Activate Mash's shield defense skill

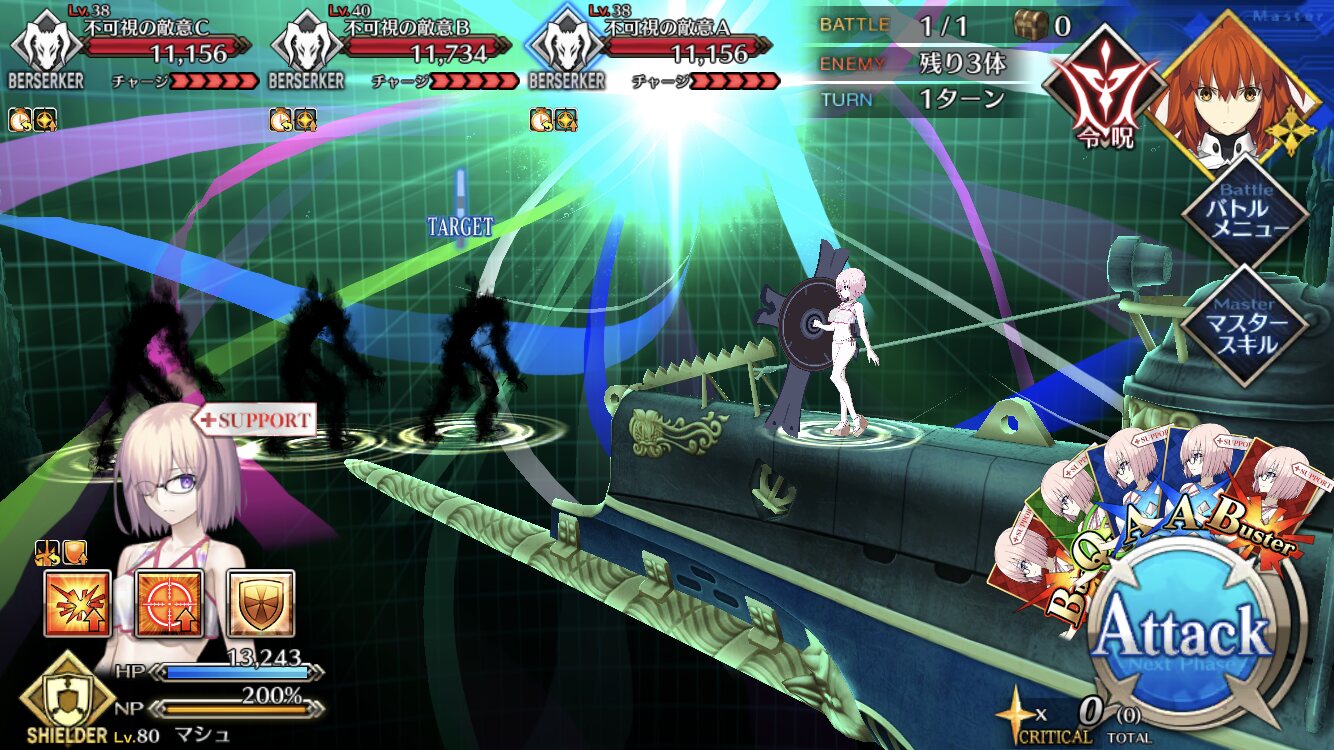pyautogui.click(x=260, y=604)
